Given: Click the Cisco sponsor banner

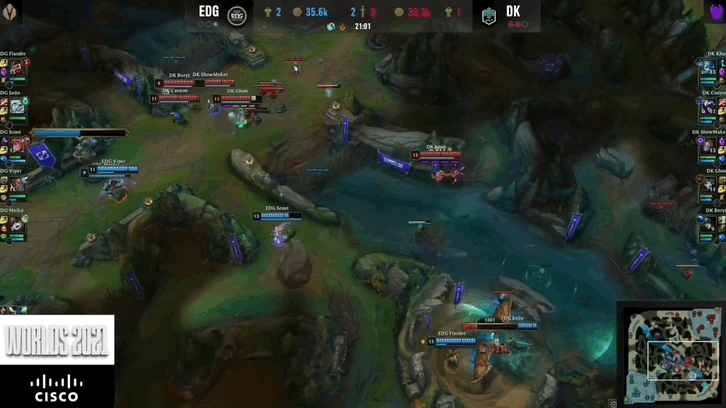Looking at the screenshot, I should click(x=57, y=387).
